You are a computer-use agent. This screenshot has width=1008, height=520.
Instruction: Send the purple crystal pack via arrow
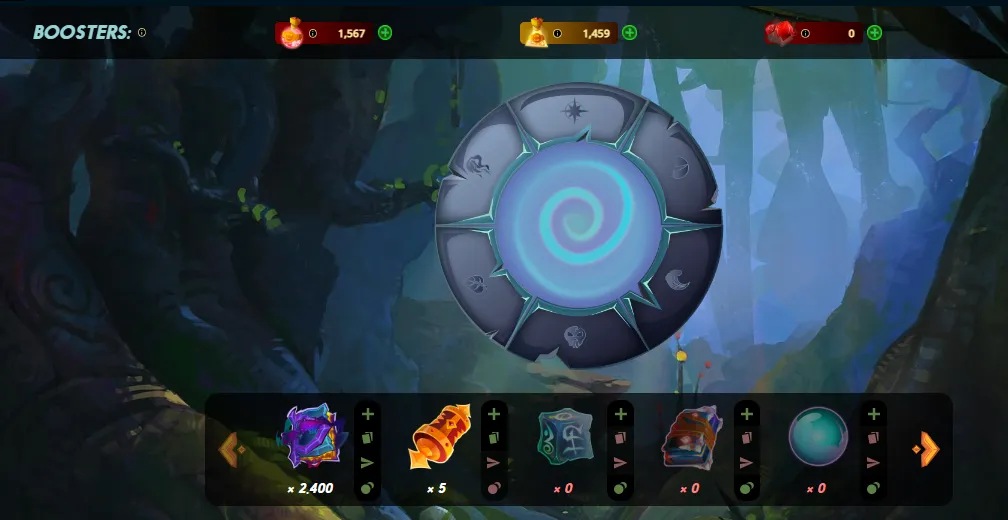coord(368,463)
